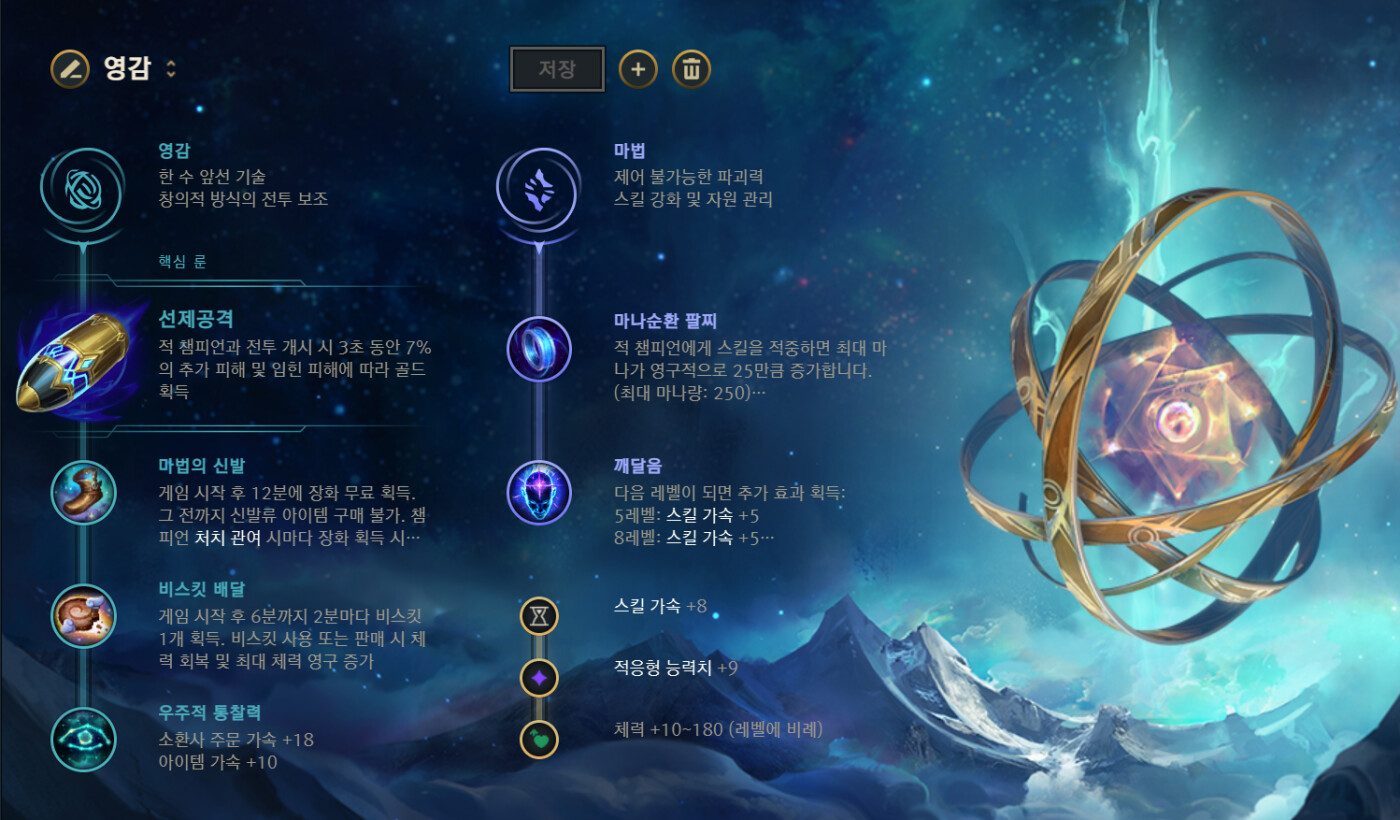This screenshot has width=1400, height=820.
Task: Click the 저장 save button
Action: (557, 69)
